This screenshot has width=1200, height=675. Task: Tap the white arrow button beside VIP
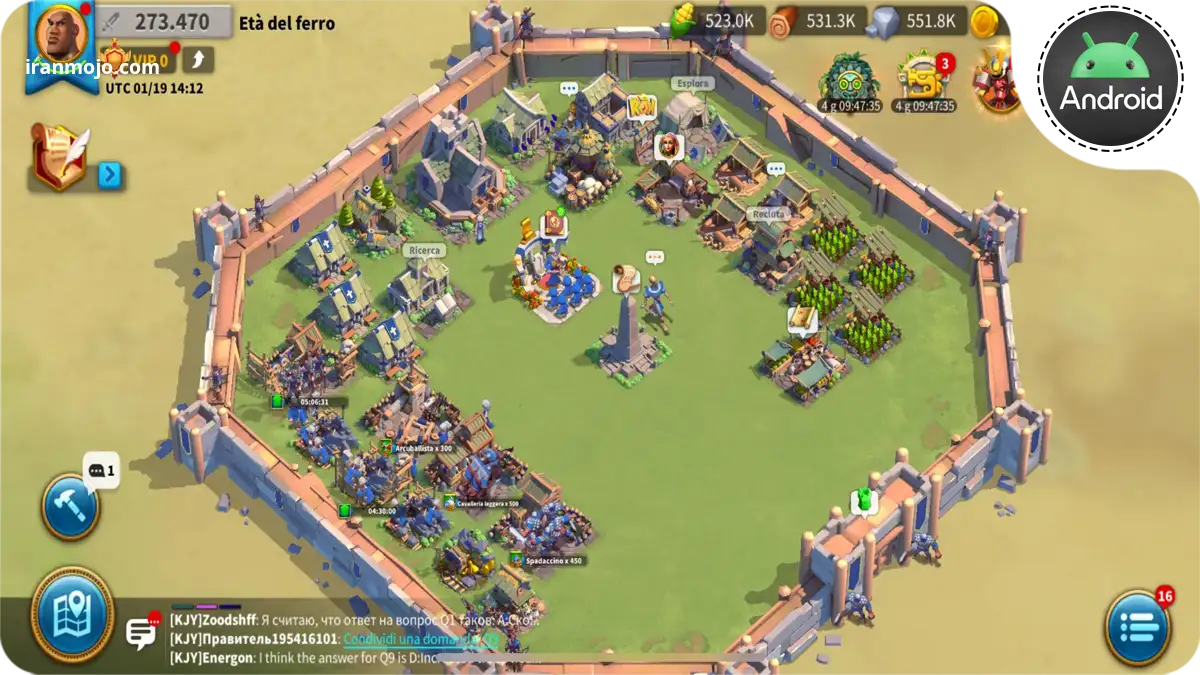198,60
